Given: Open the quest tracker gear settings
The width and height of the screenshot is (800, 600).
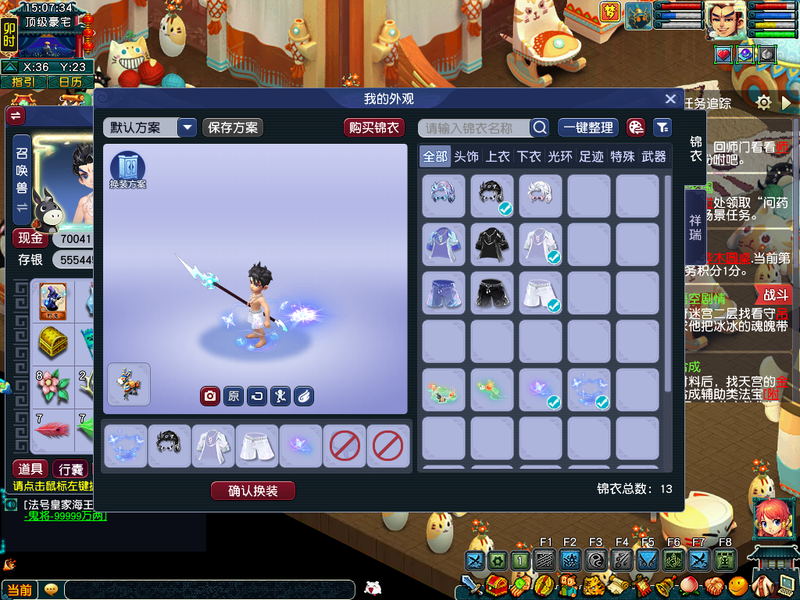Looking at the screenshot, I should [x=763, y=102].
